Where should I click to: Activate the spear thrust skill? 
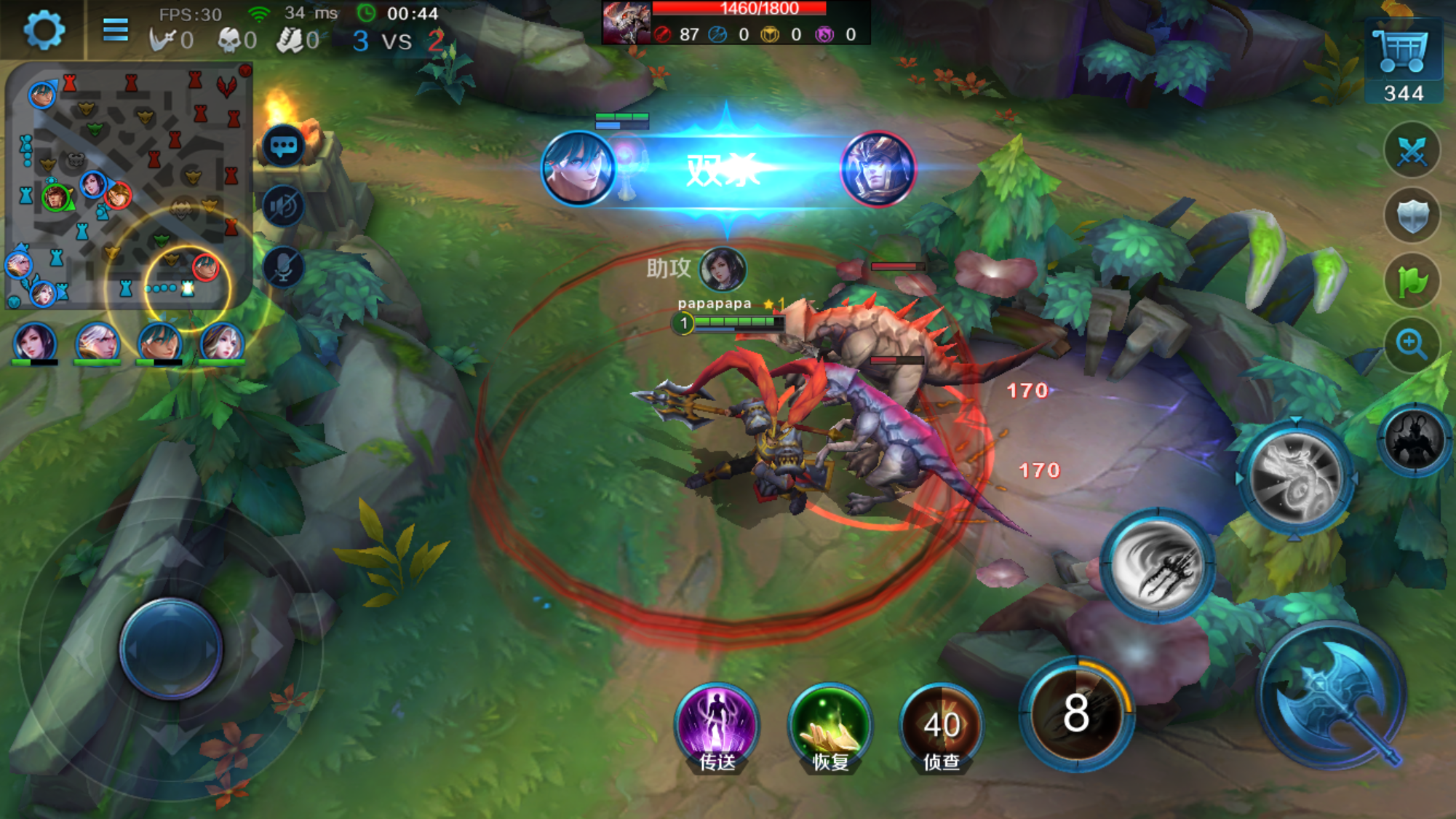1158,566
